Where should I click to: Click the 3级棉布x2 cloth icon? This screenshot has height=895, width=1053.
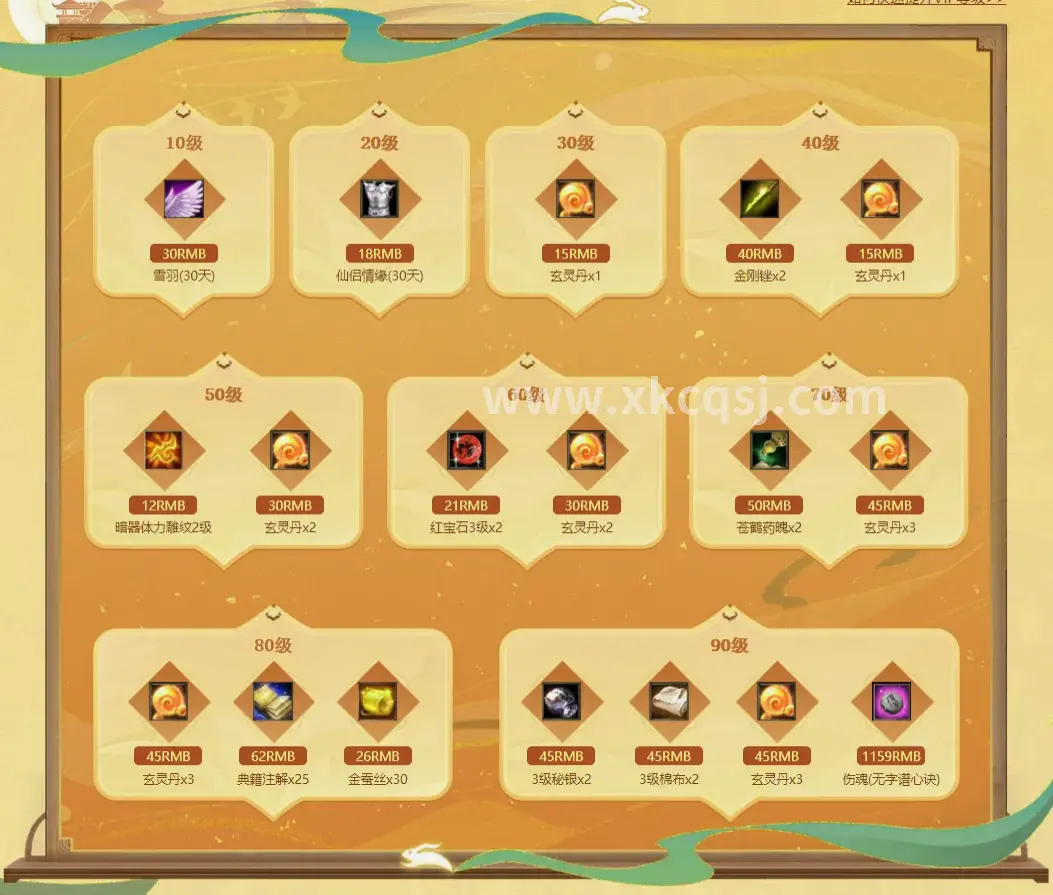tap(669, 702)
